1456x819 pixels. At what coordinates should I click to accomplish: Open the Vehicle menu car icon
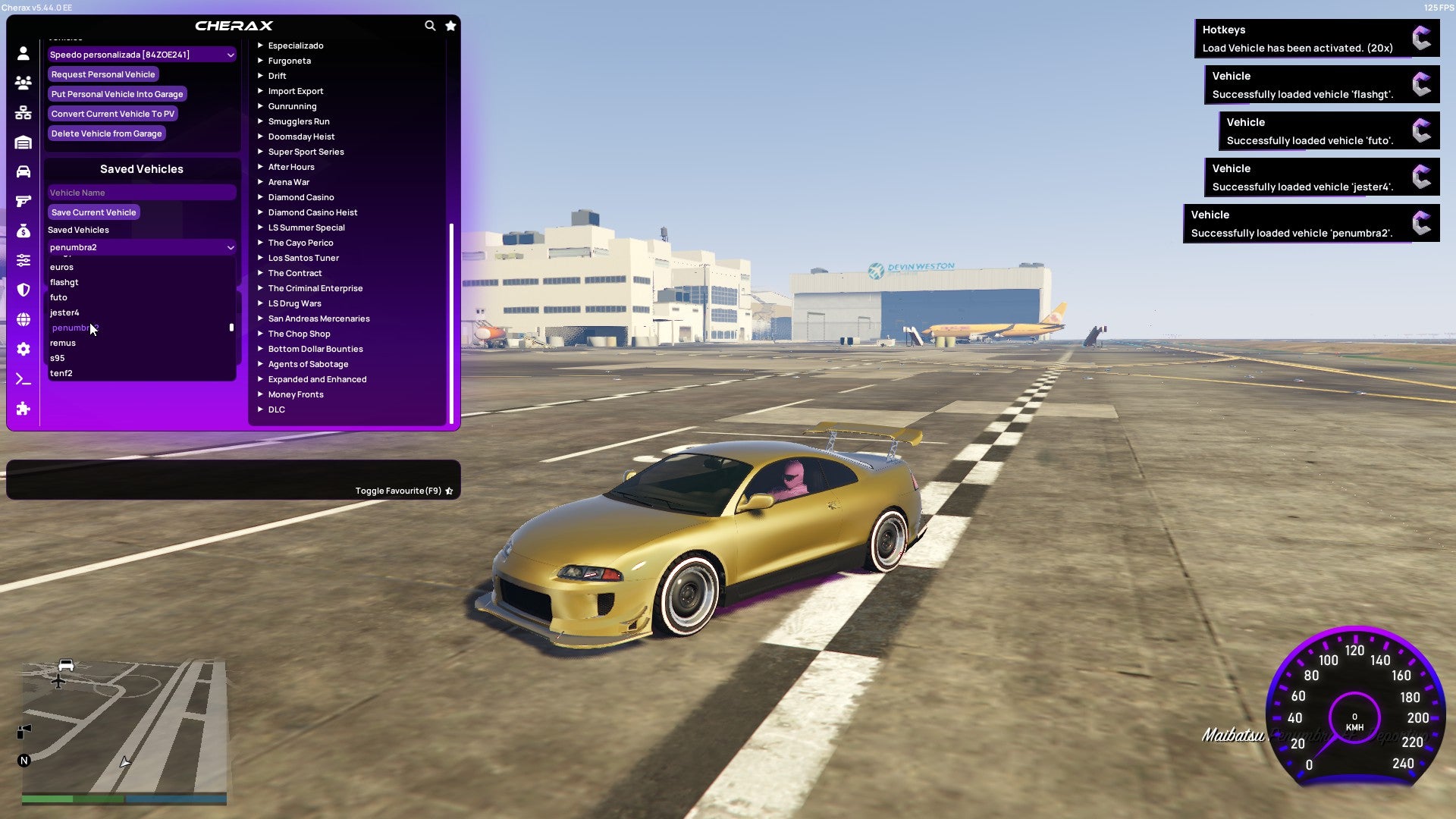pos(23,170)
